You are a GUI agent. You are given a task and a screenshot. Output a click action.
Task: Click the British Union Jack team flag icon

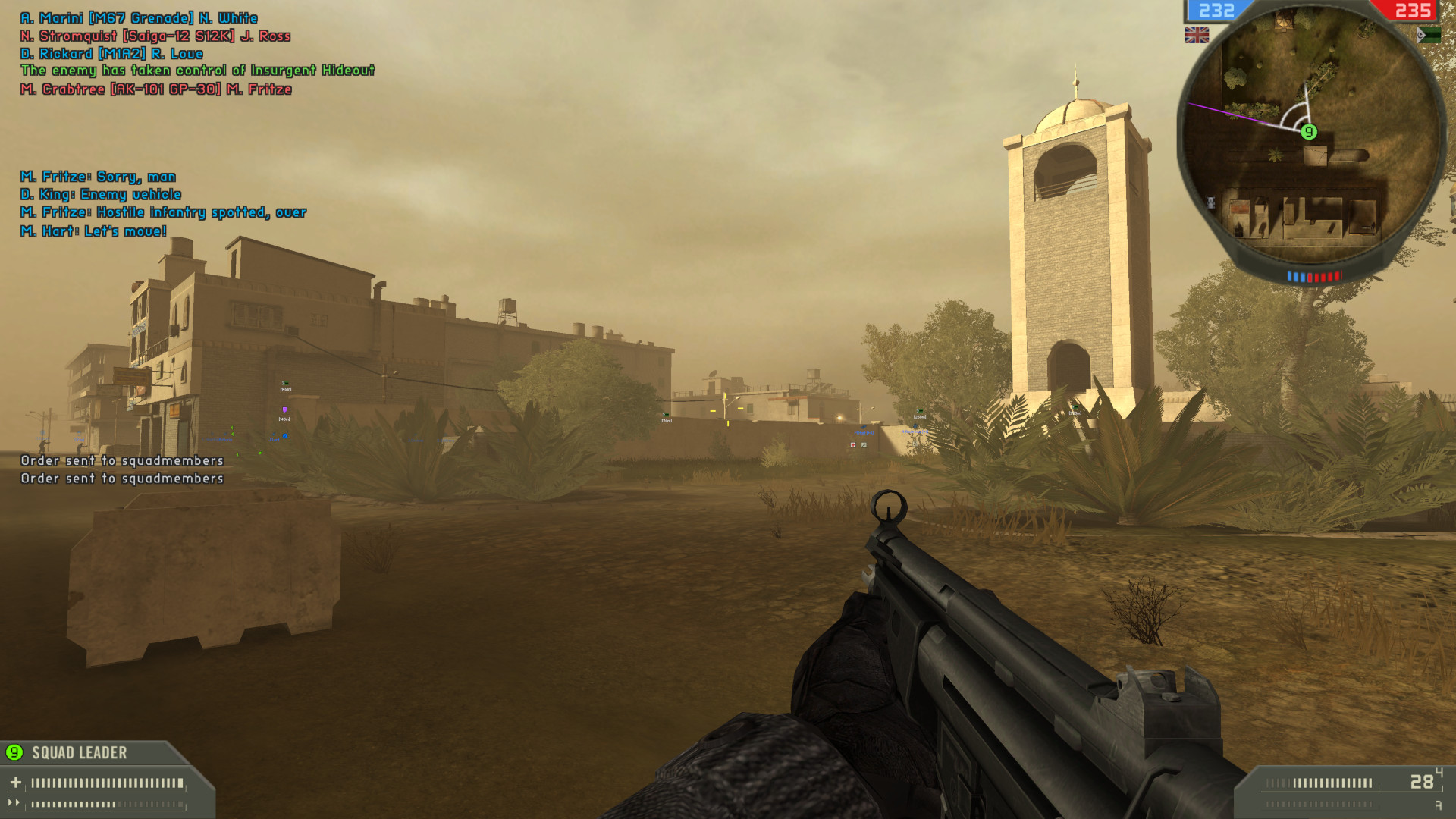1196,34
